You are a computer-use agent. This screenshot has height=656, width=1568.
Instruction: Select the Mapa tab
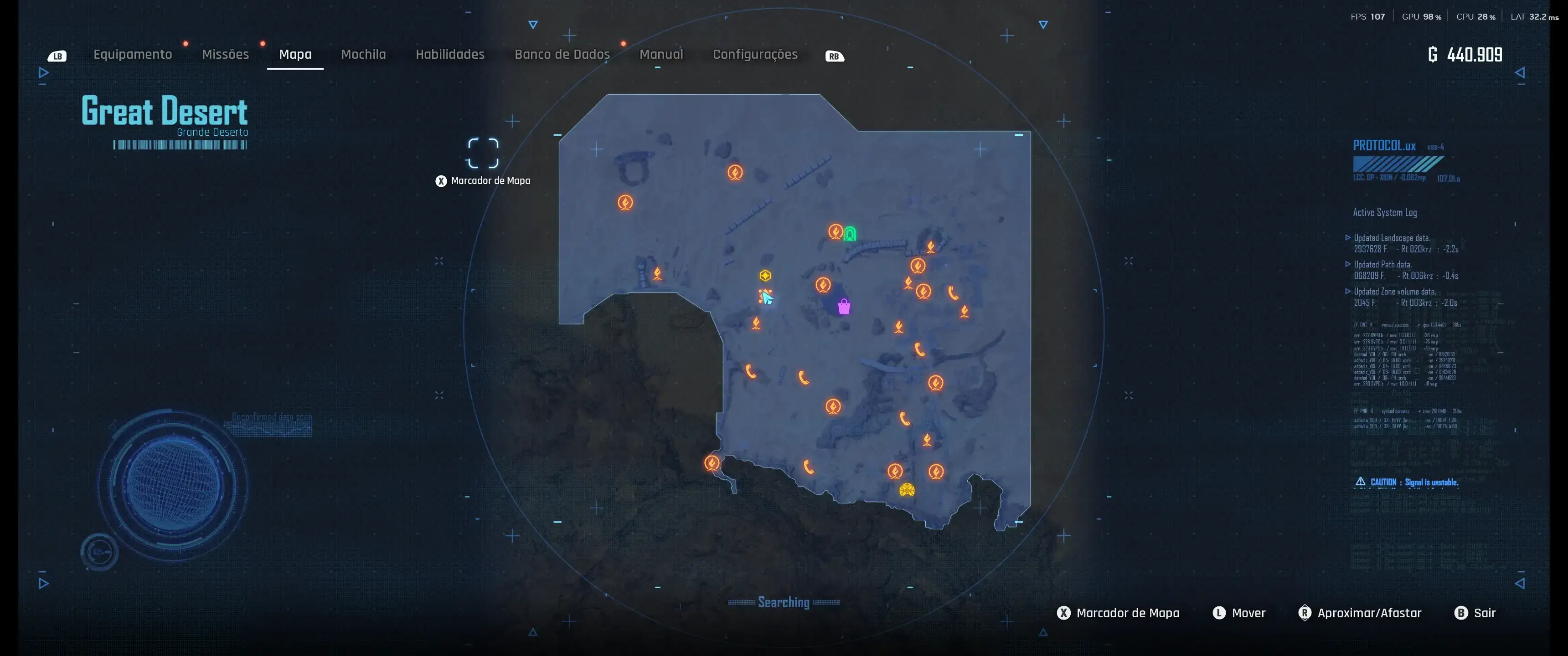[x=295, y=54]
